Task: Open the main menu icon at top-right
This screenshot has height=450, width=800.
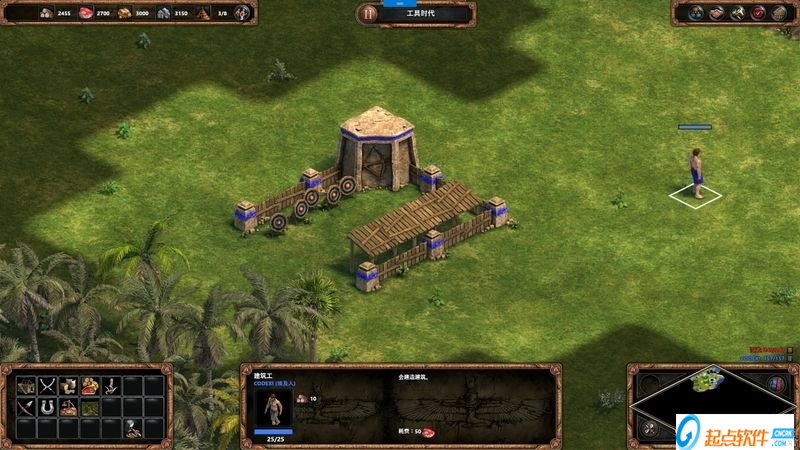Action: pos(778,13)
